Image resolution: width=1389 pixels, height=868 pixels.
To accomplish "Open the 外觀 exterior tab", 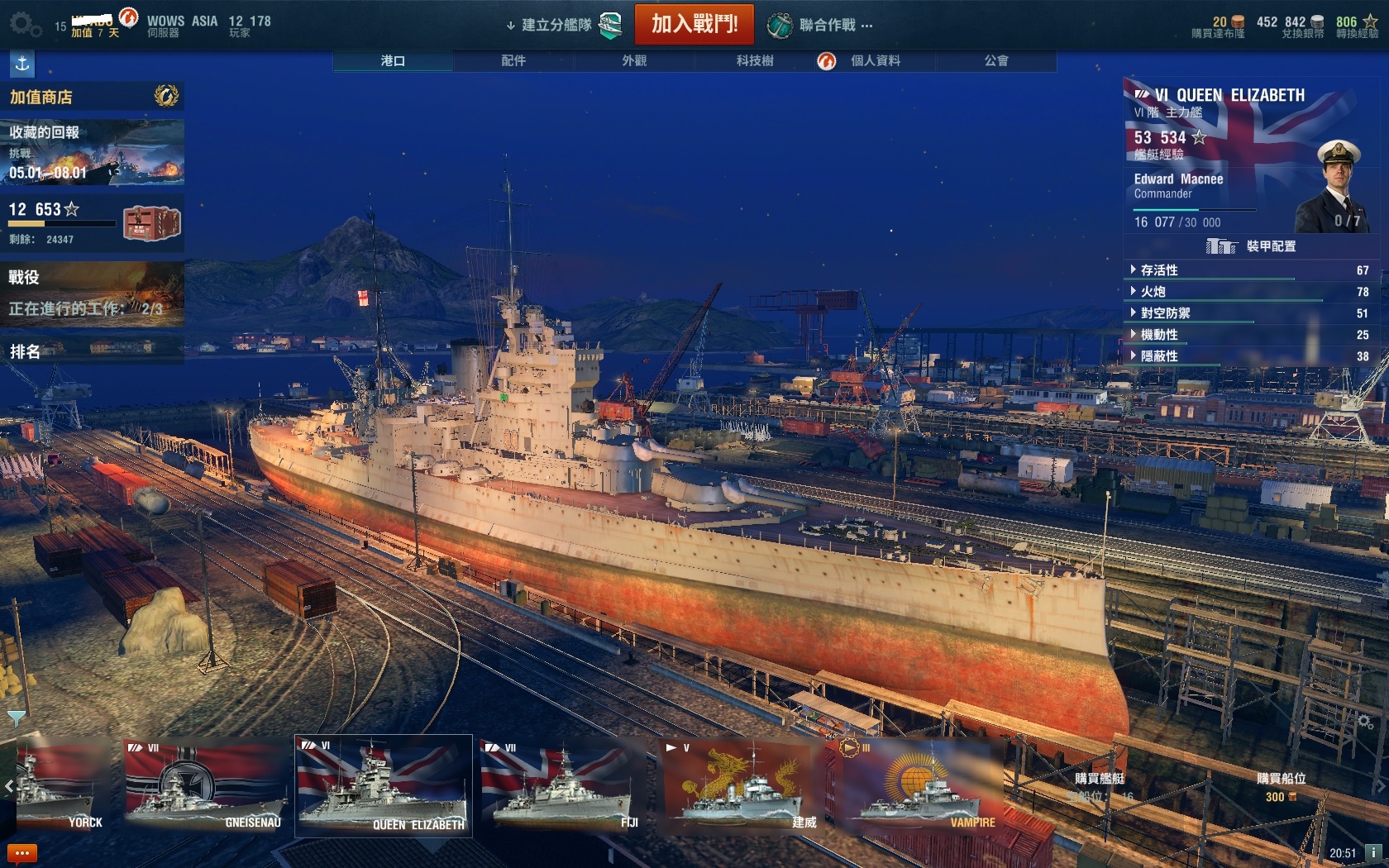I will pos(634,60).
